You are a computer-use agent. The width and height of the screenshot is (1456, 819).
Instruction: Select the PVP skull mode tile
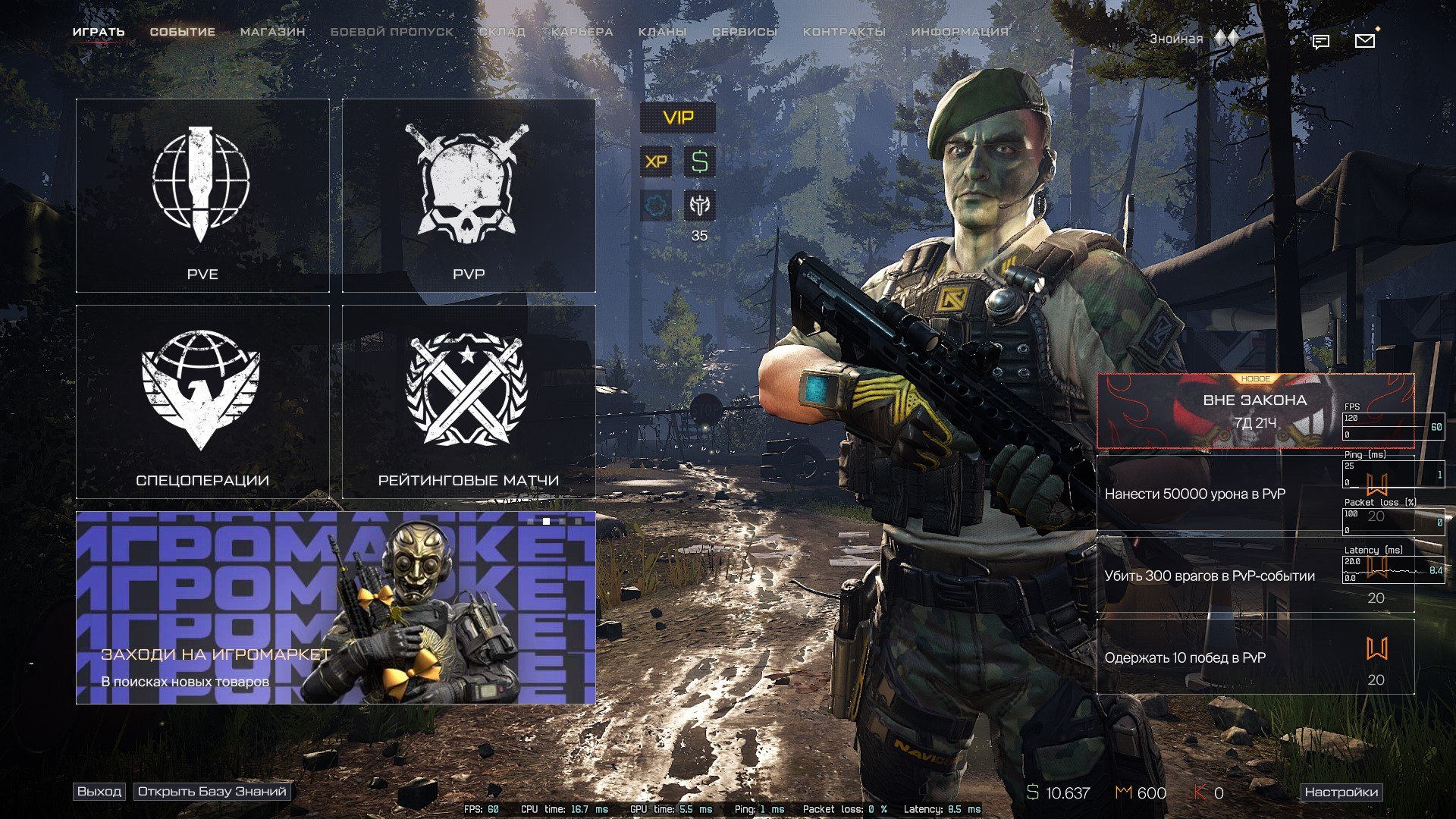click(469, 196)
